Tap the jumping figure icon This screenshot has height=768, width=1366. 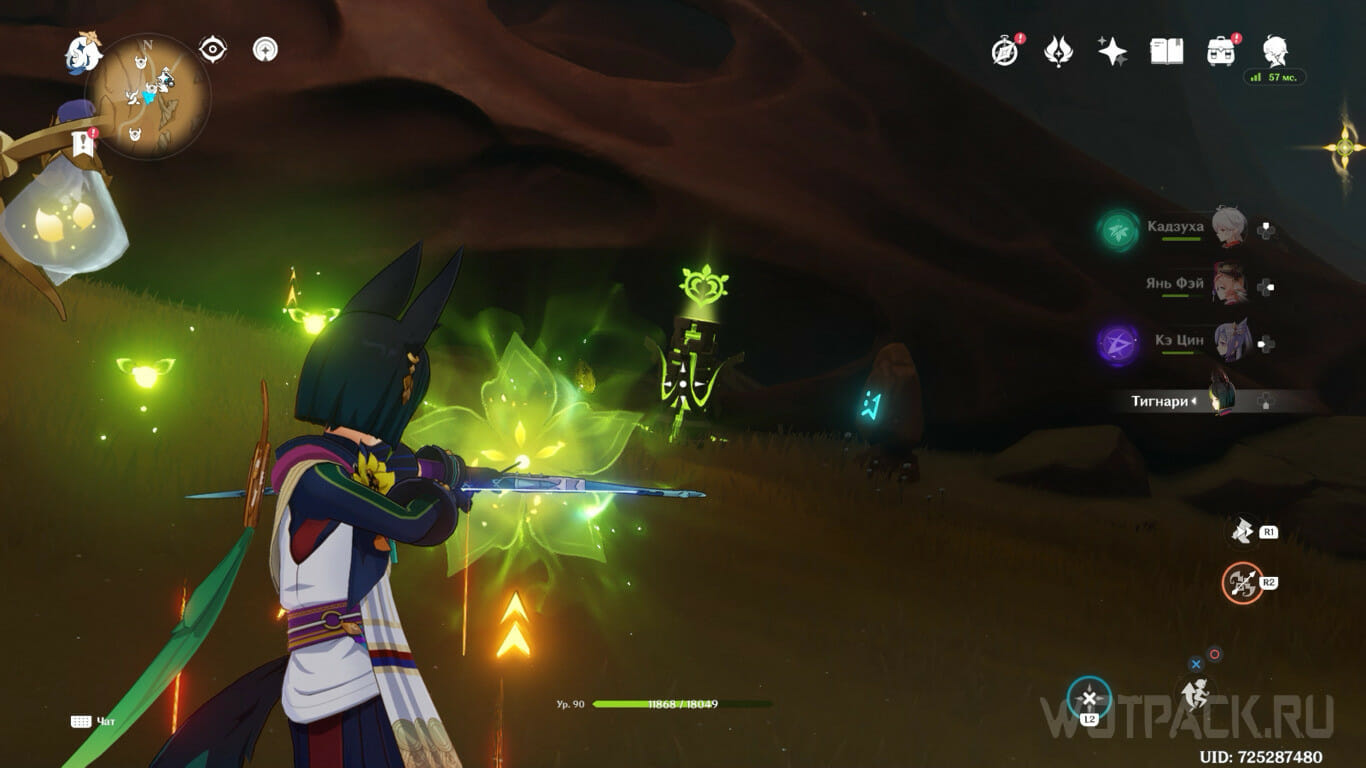pyautogui.click(x=1195, y=692)
